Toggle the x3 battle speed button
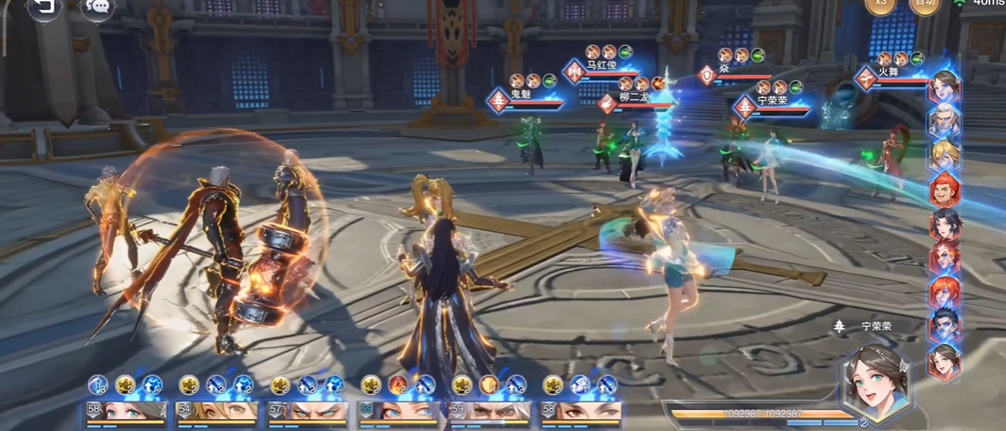 [878, 5]
